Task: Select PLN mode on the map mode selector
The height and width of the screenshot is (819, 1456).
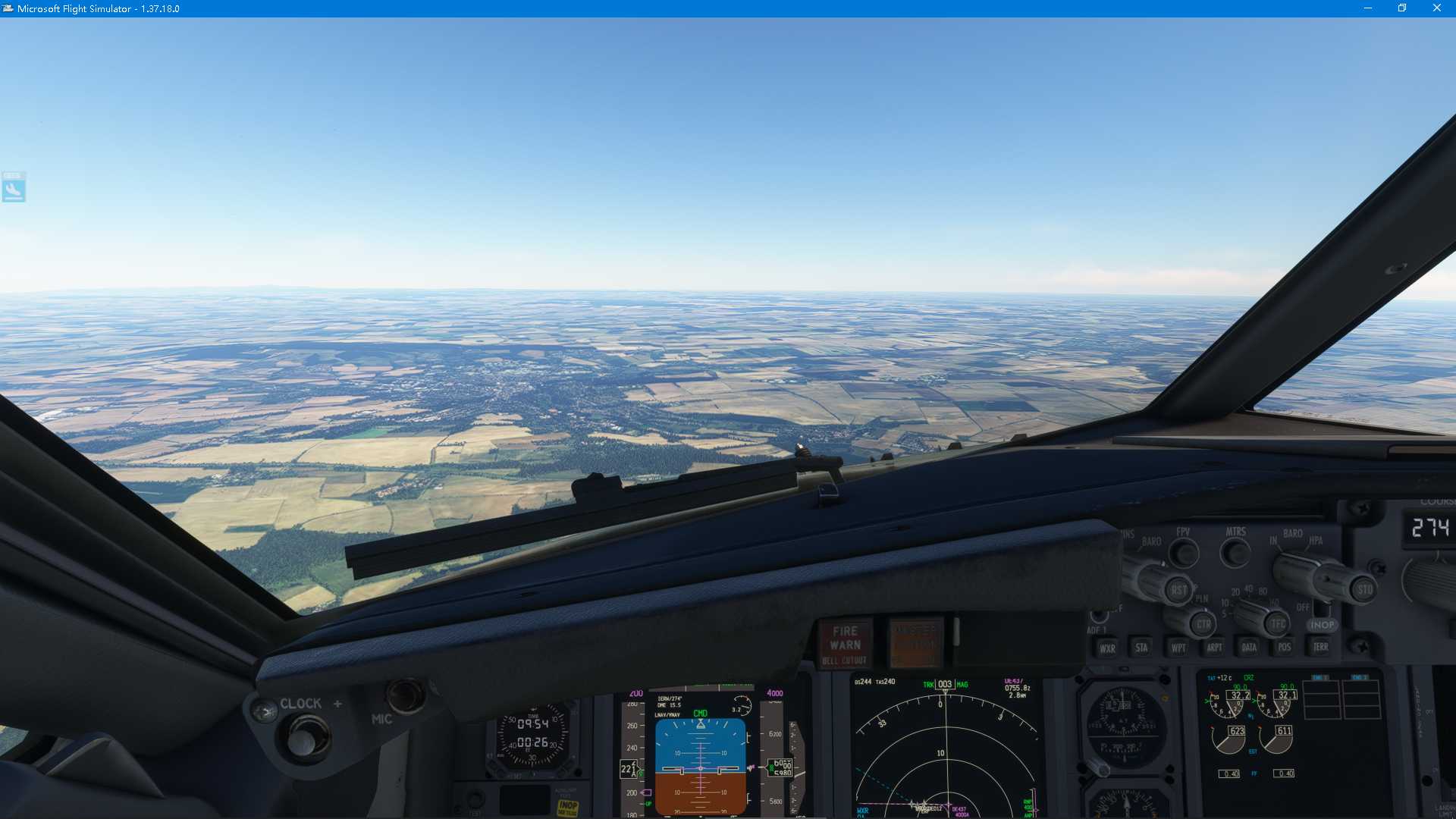Action: point(1200,599)
